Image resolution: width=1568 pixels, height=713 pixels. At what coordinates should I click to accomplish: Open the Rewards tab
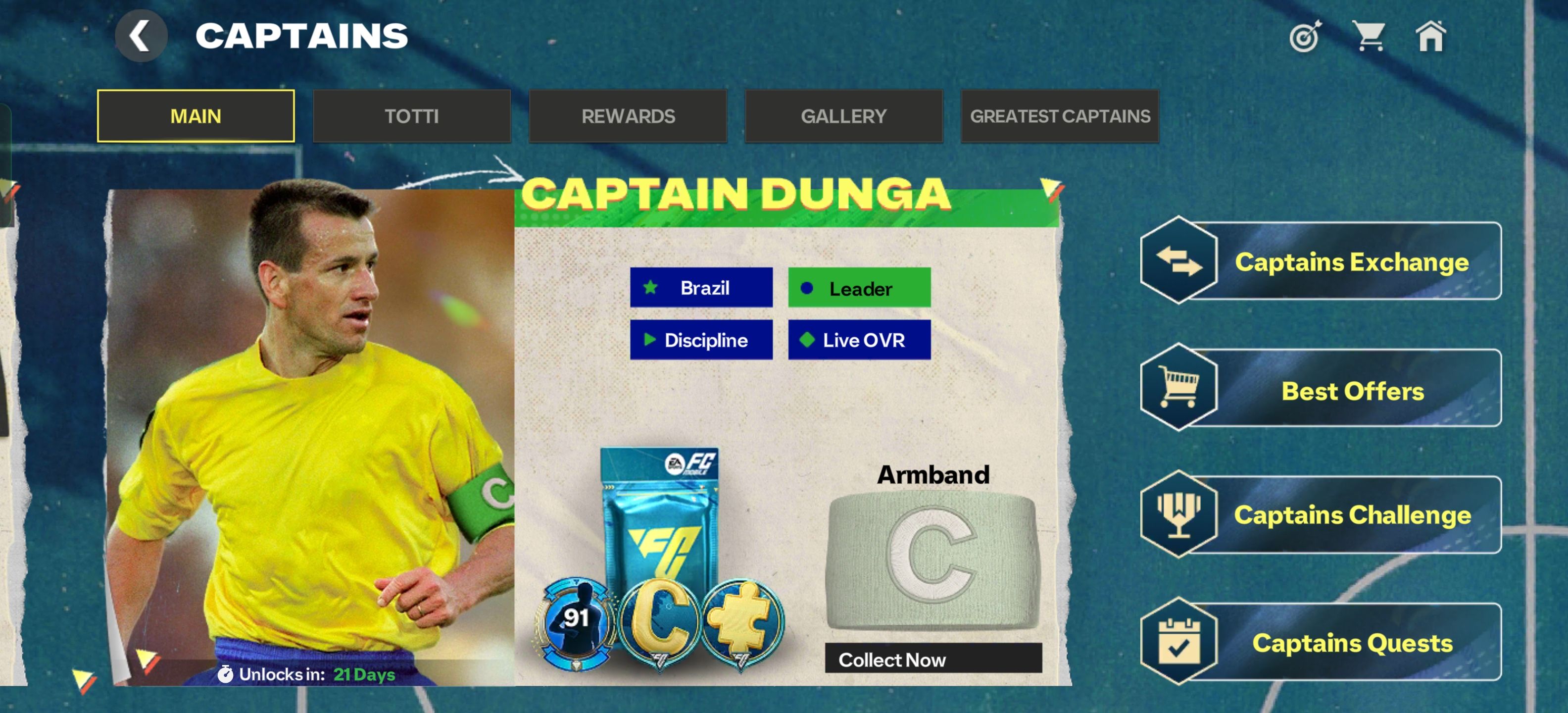tap(628, 116)
